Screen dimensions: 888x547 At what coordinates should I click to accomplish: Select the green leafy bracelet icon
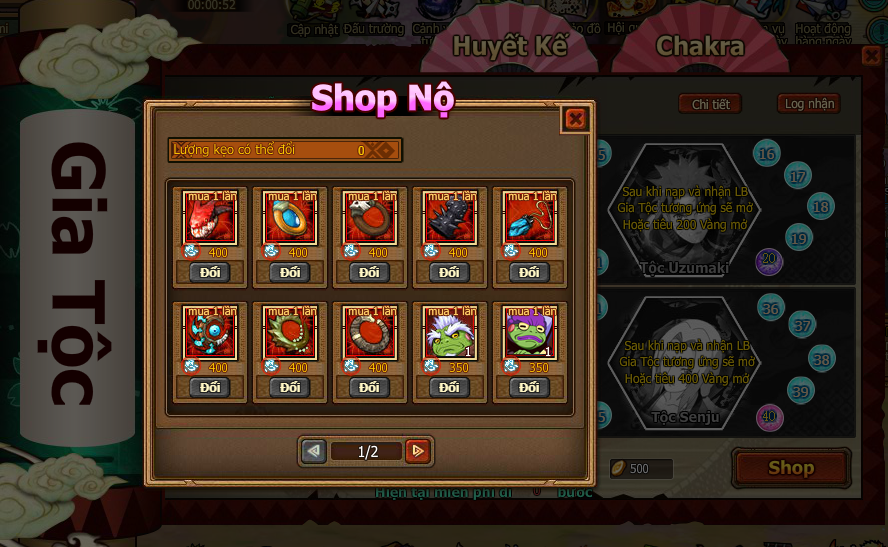[x=290, y=334]
